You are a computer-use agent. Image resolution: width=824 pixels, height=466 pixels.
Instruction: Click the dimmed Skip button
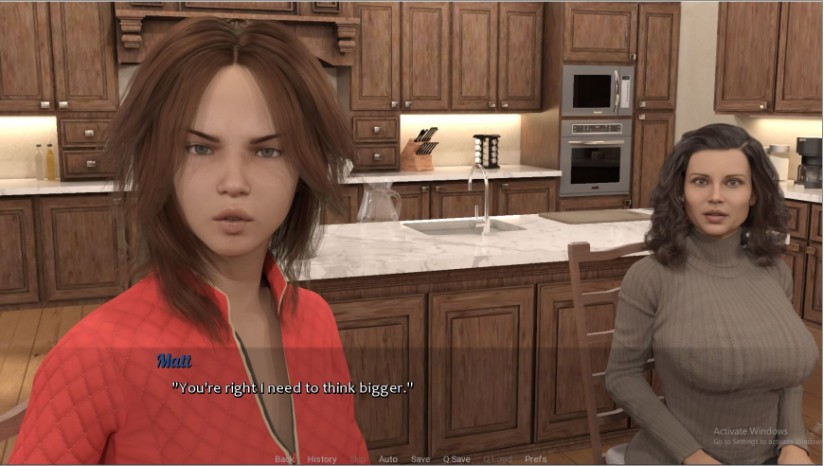pyautogui.click(x=358, y=459)
